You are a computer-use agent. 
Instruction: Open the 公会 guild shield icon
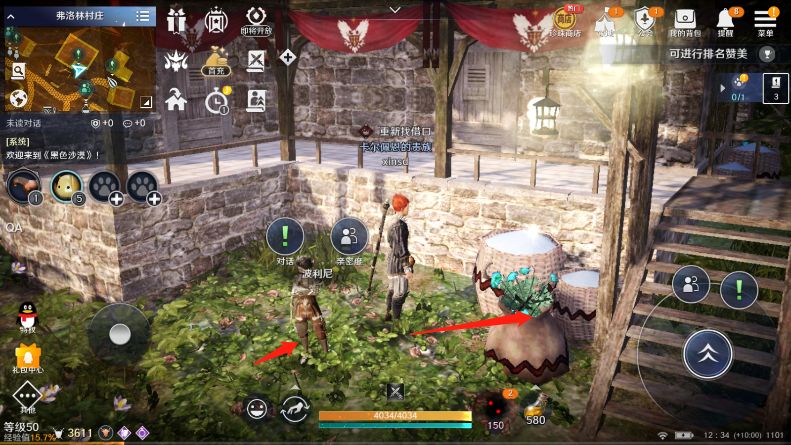tap(645, 20)
